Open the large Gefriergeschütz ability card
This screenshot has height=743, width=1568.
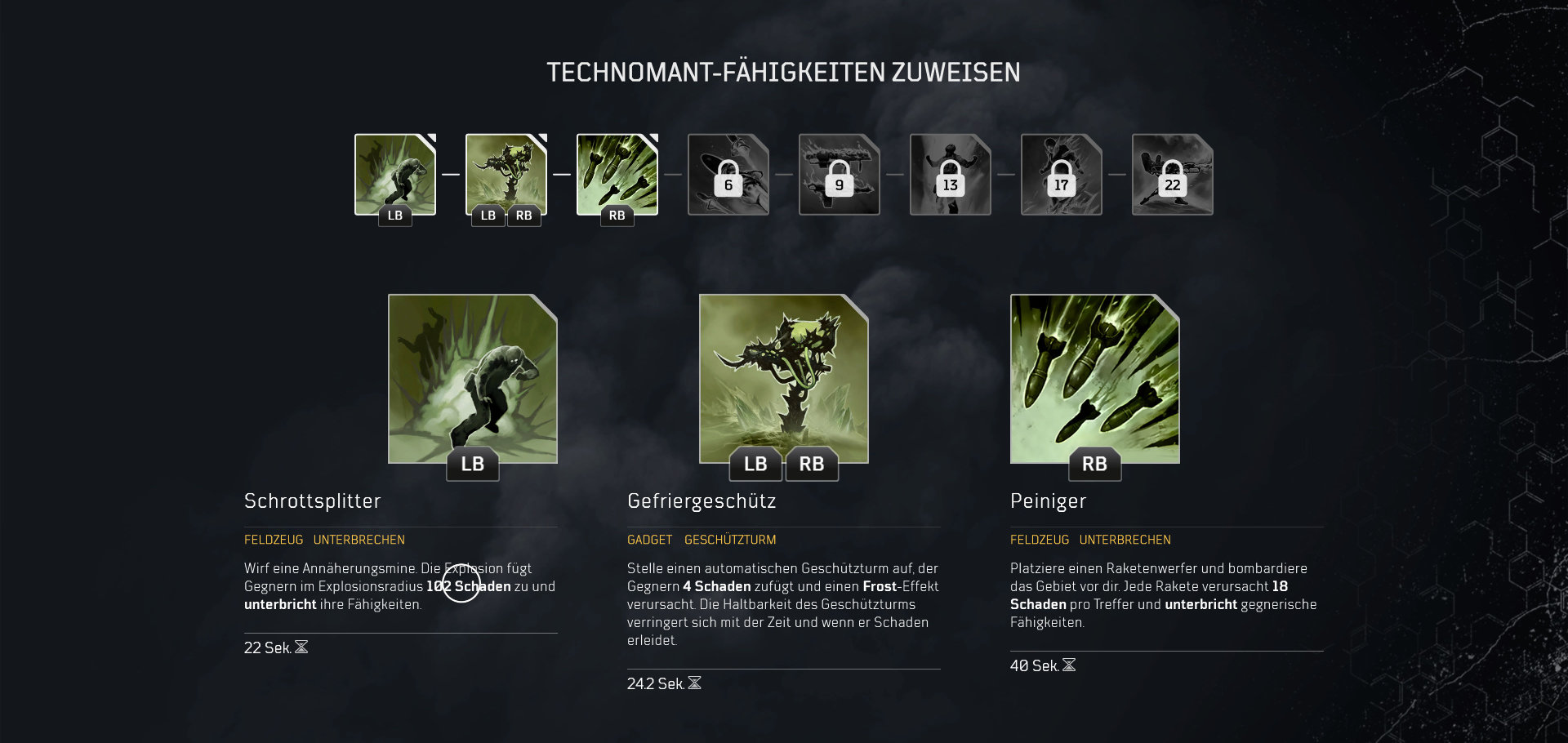(x=784, y=378)
